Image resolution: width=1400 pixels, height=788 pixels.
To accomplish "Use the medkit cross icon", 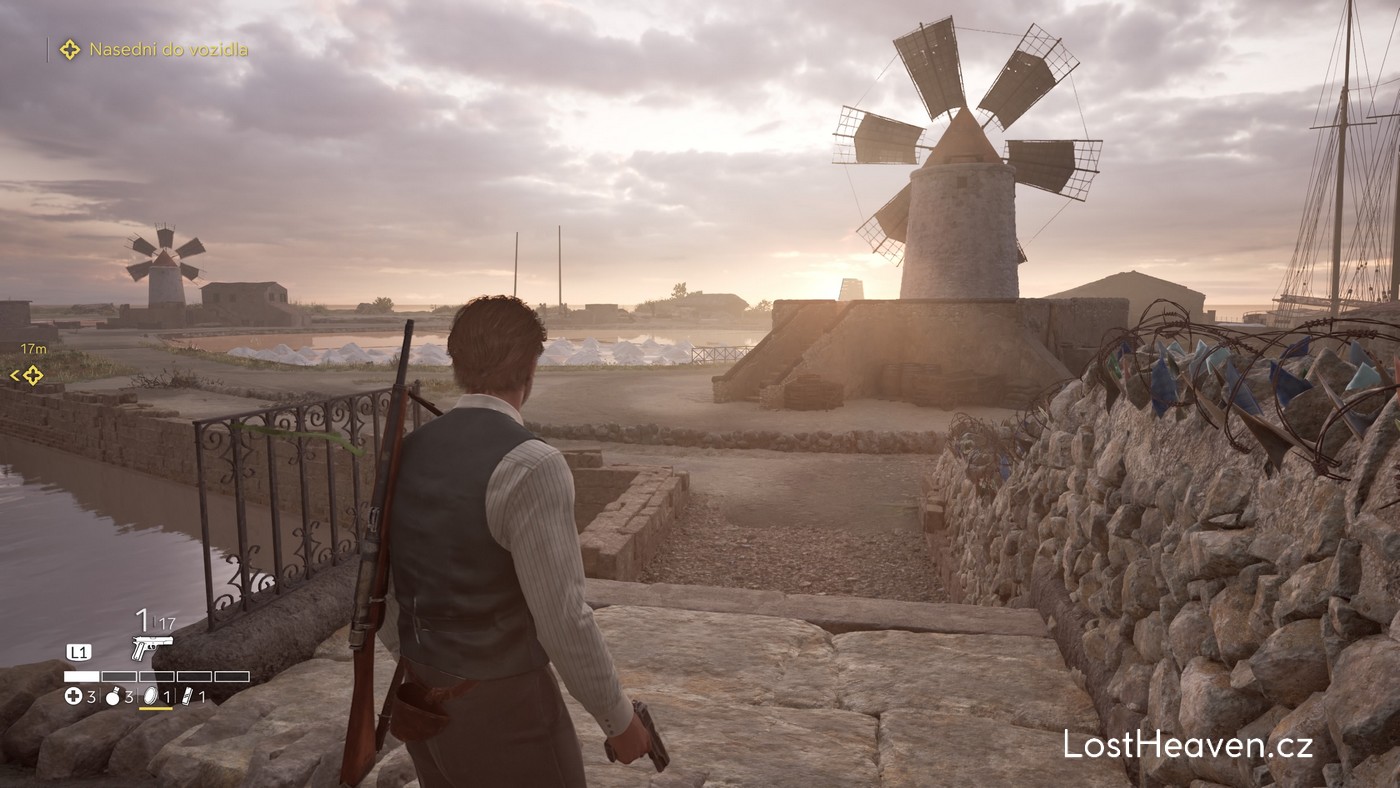I will (x=73, y=697).
